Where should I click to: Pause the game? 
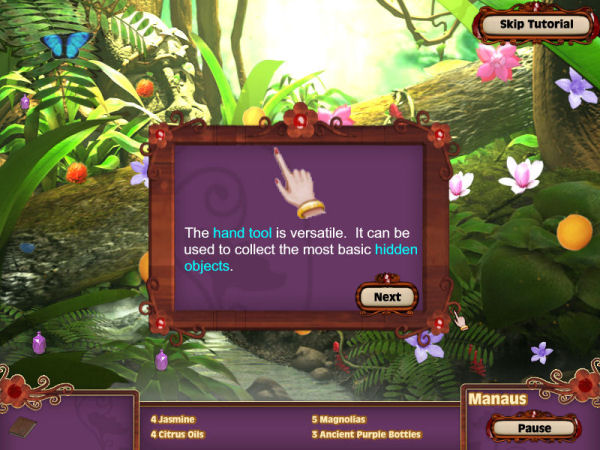535,428
